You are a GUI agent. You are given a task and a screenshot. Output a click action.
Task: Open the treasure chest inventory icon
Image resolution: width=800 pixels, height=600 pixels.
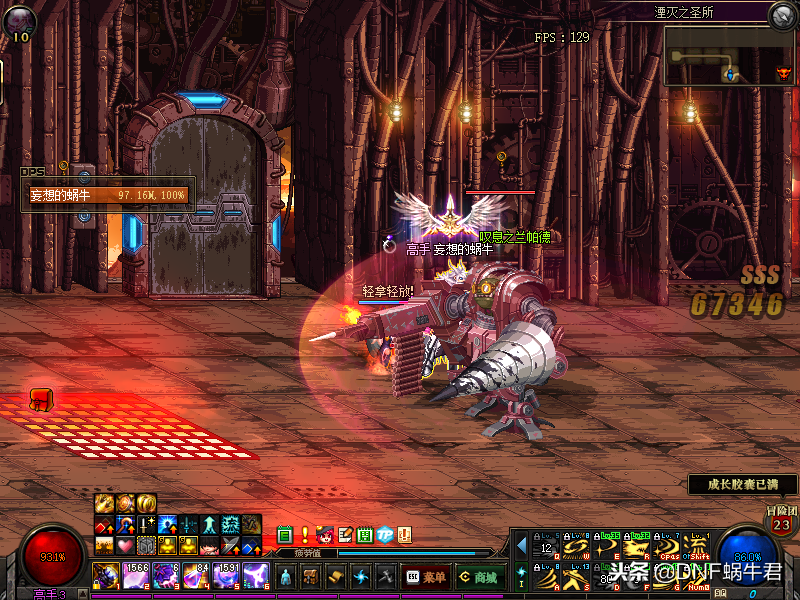pyautogui.click(x=311, y=576)
